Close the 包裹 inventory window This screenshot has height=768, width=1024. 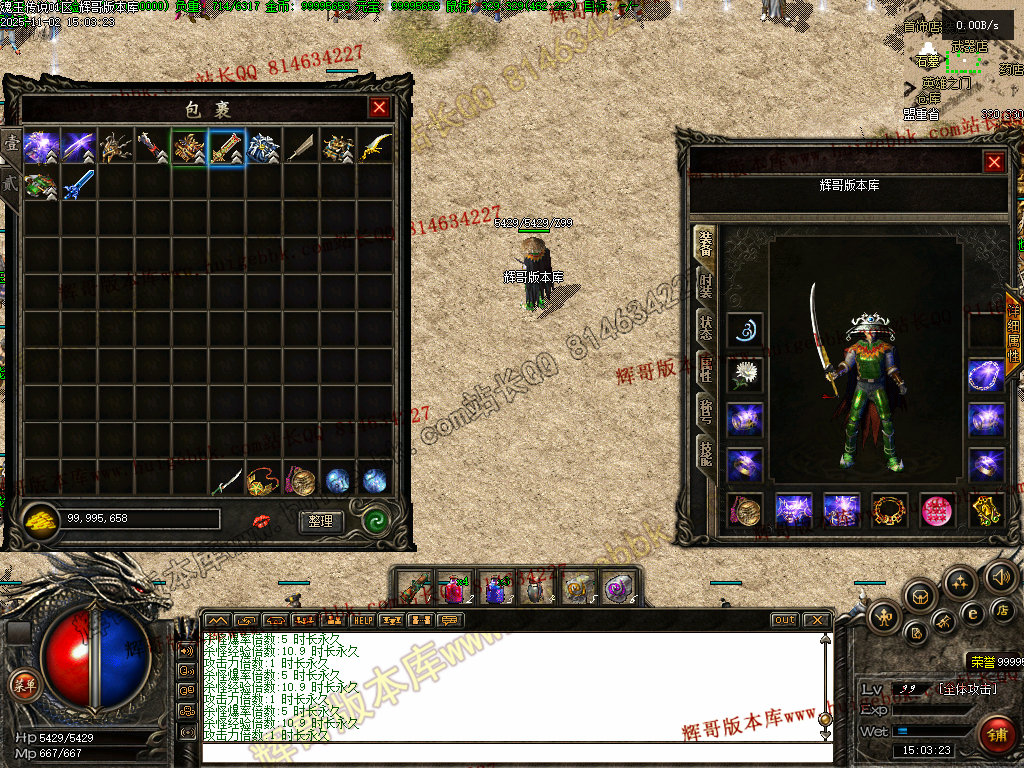pyautogui.click(x=379, y=108)
